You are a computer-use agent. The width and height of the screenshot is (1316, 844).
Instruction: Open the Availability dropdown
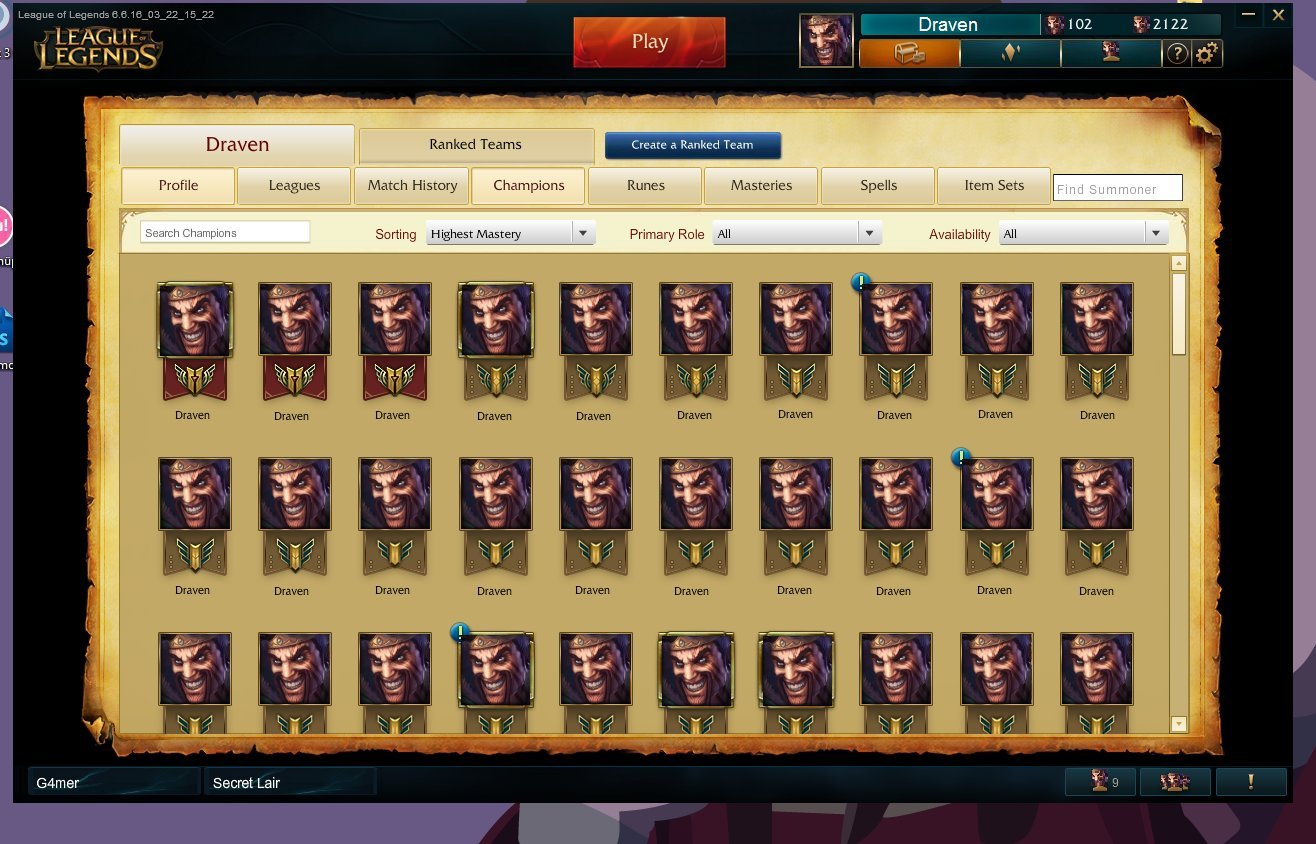click(1082, 232)
